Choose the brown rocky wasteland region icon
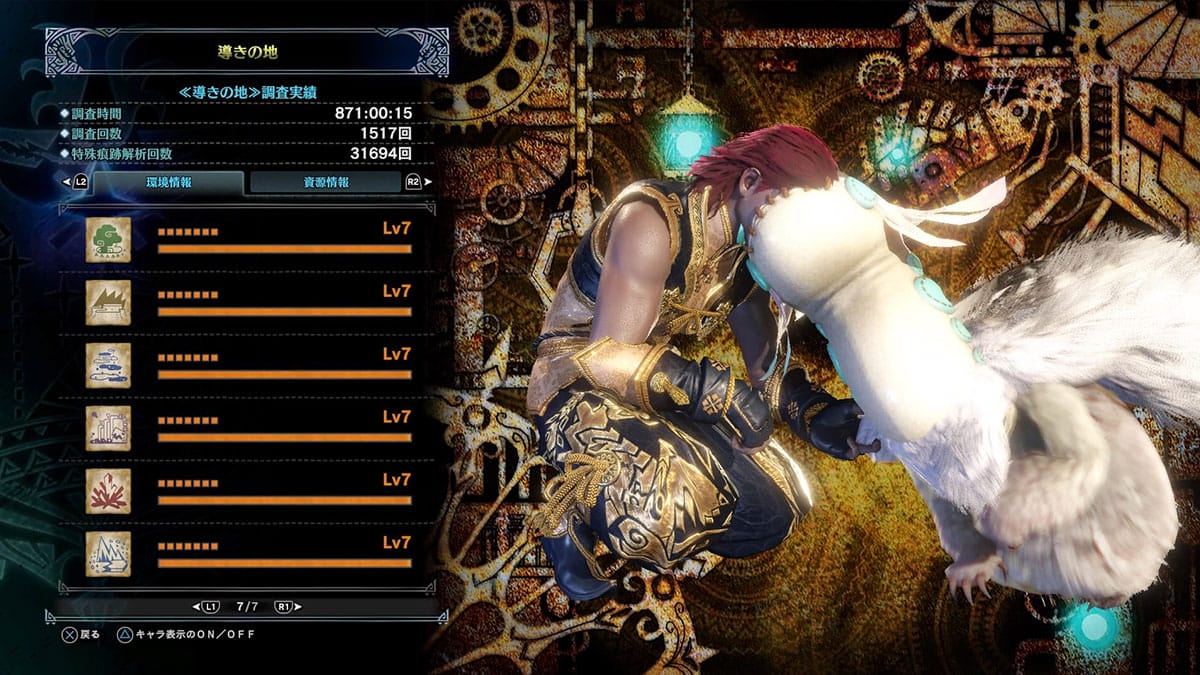Screen dimensions: 1200x675 point(107,302)
